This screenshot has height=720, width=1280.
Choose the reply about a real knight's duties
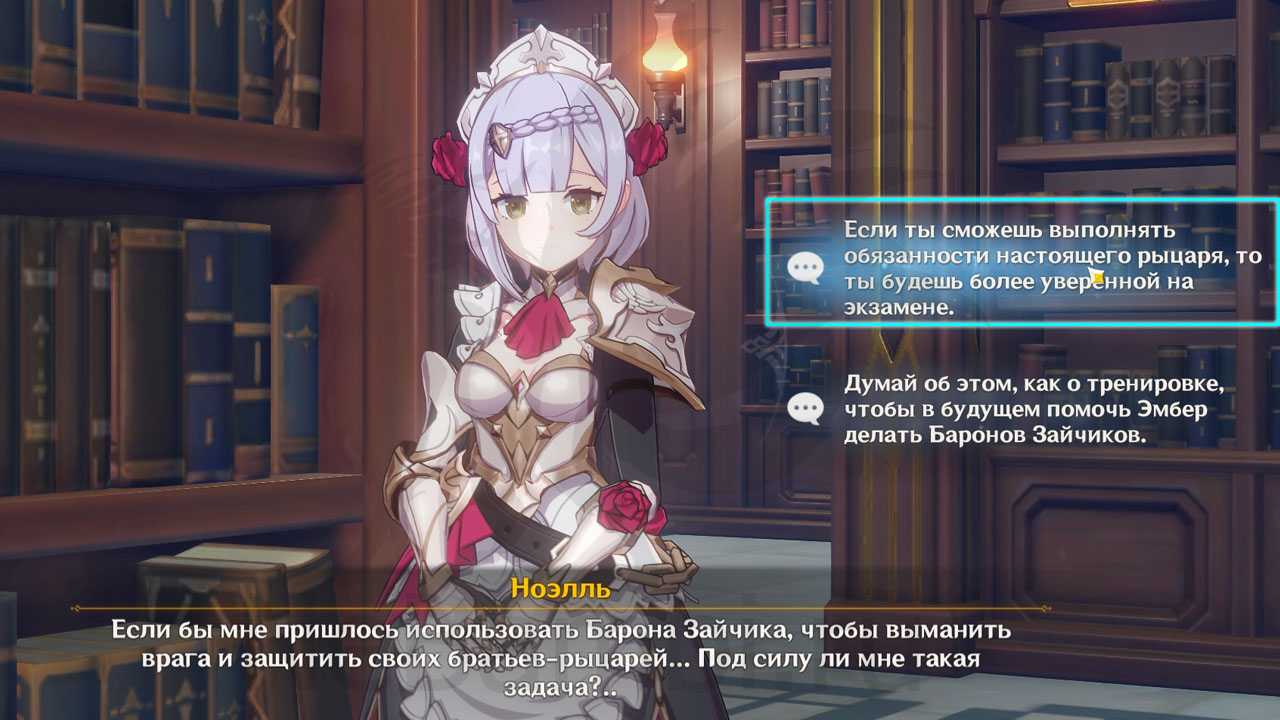[1020, 265]
